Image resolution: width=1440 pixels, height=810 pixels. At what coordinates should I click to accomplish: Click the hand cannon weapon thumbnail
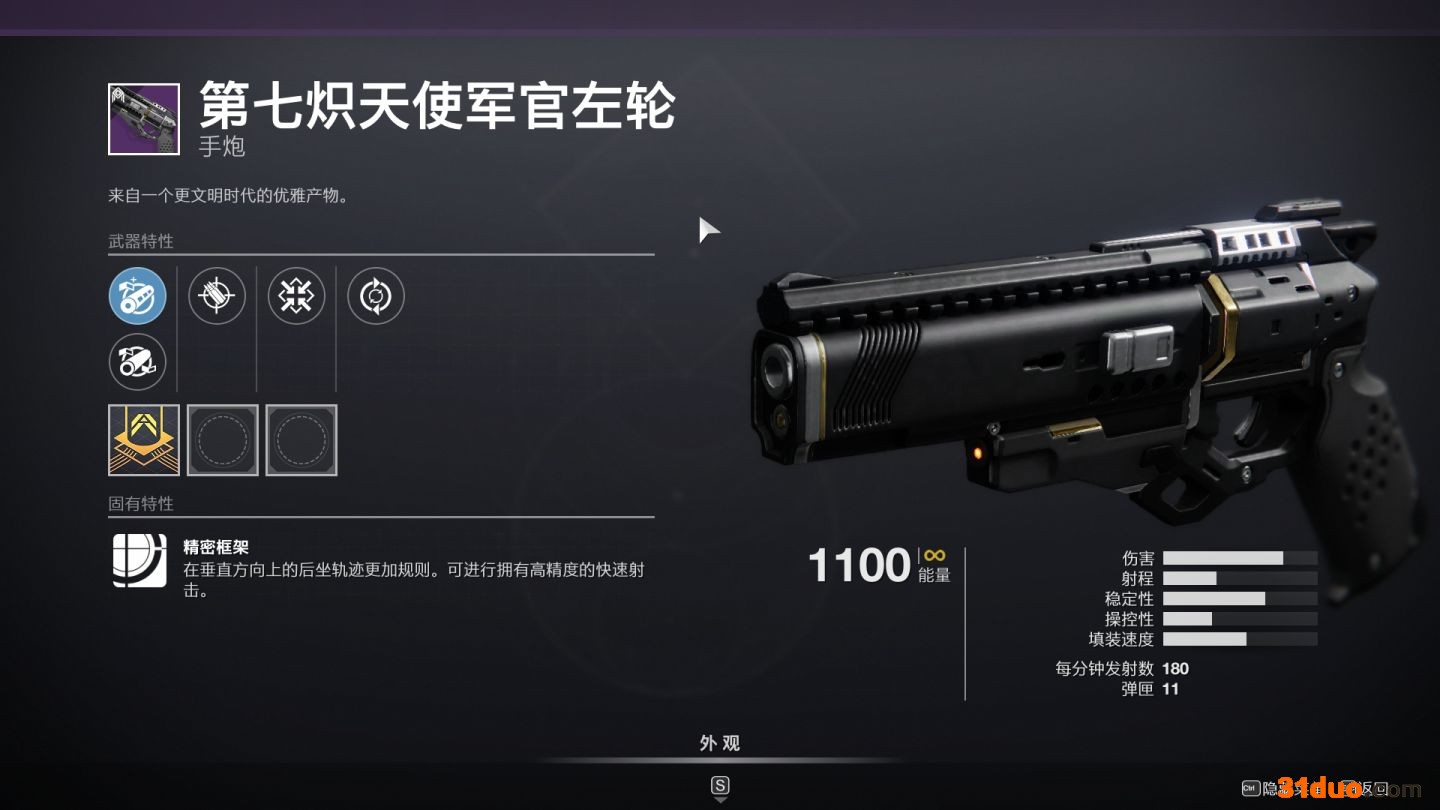click(x=144, y=119)
